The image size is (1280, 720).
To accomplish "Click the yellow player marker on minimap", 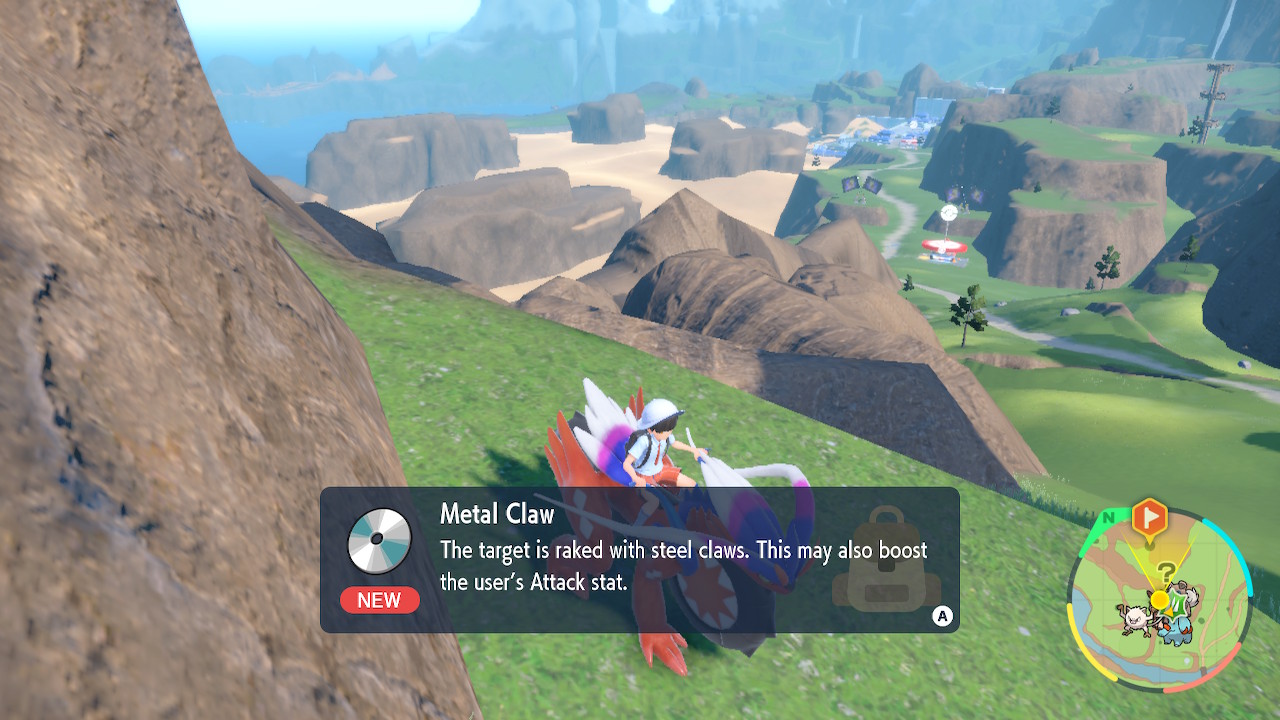I will pos(1159,599).
